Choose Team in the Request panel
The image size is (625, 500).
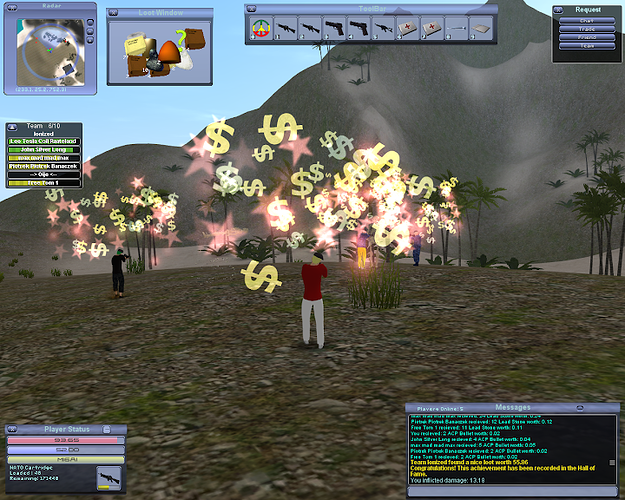point(587,46)
